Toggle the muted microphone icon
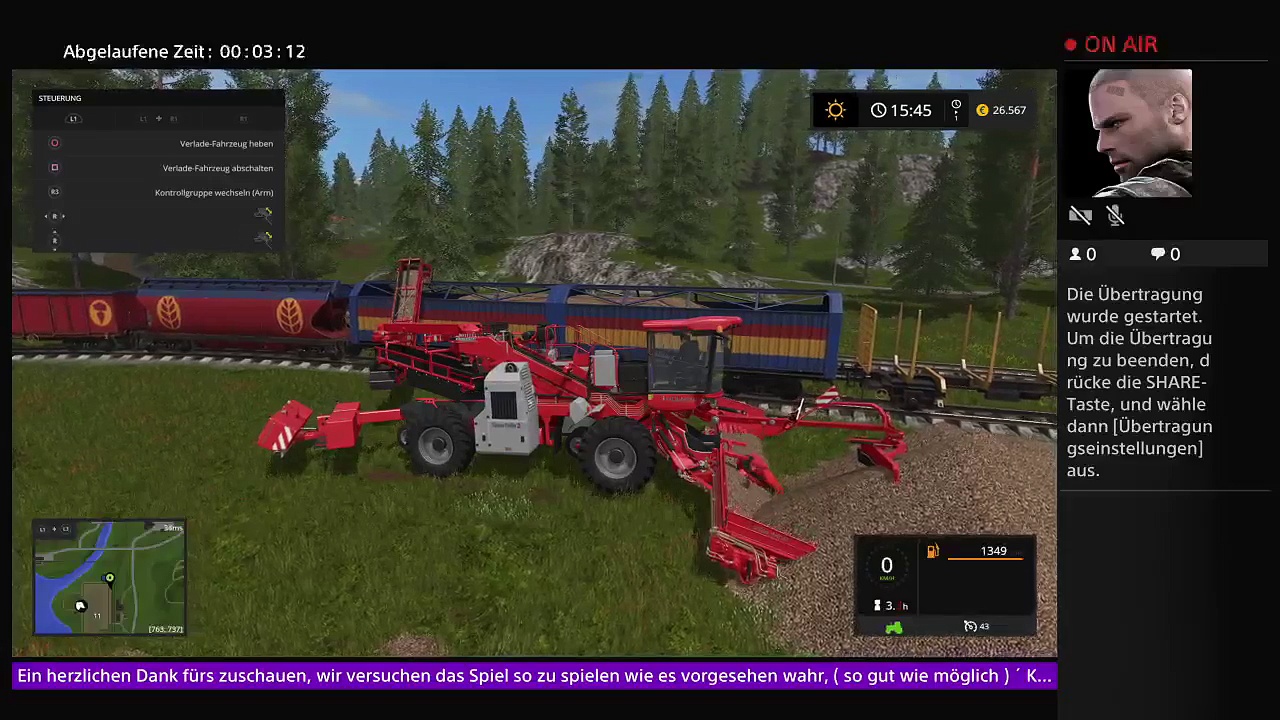This screenshot has width=1280, height=720. (x=1116, y=215)
